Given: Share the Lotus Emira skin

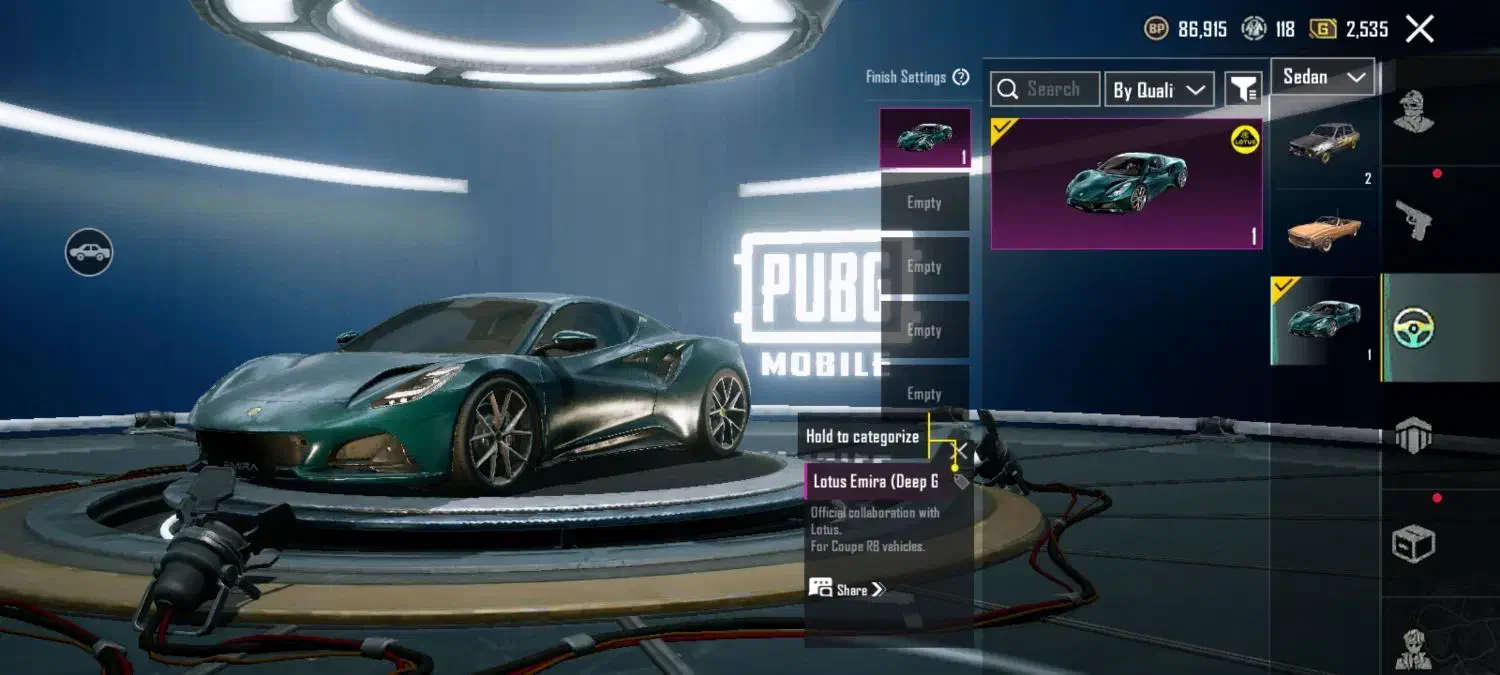Looking at the screenshot, I should (848, 589).
